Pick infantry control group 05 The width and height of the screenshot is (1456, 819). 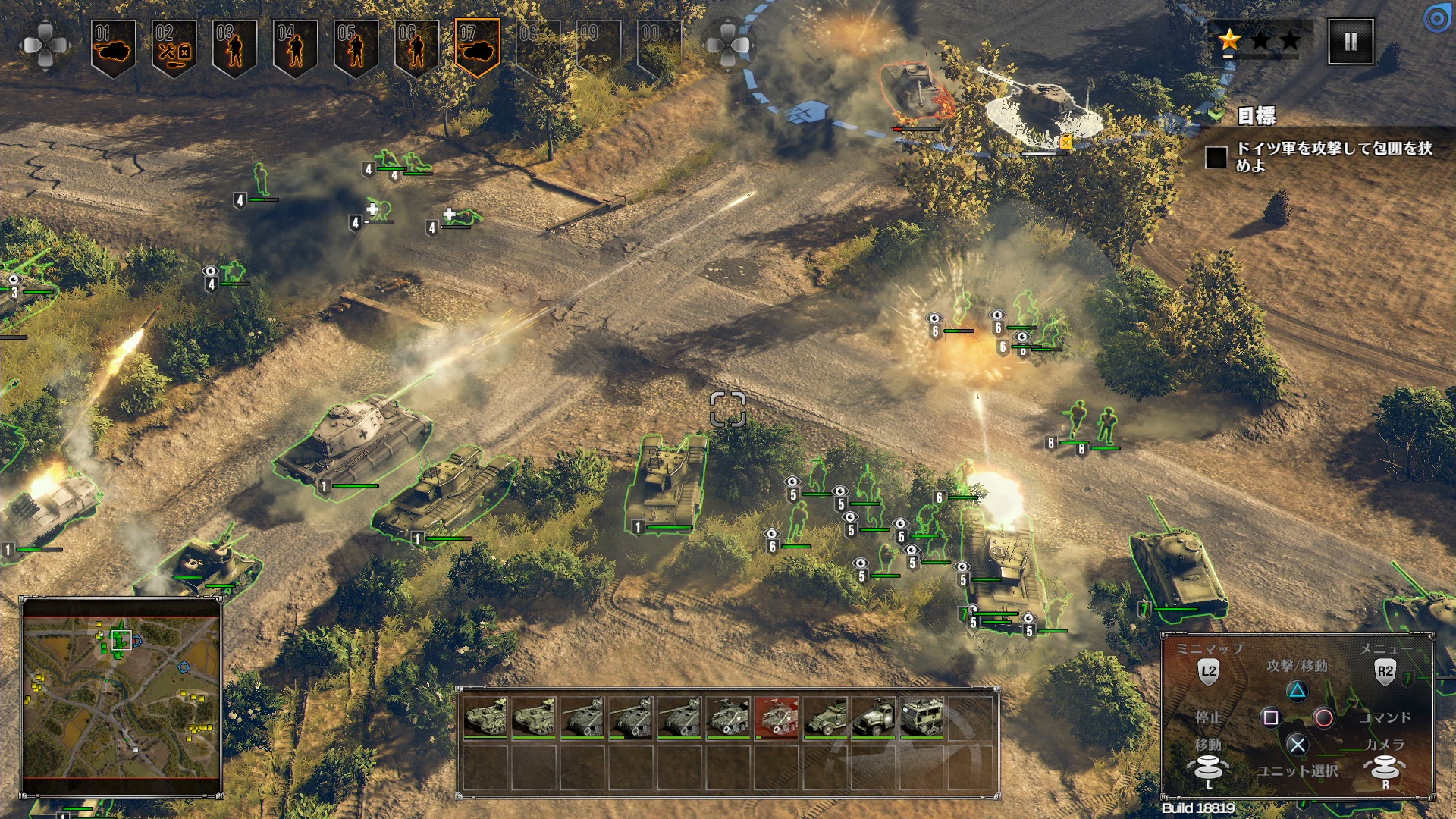point(356,48)
